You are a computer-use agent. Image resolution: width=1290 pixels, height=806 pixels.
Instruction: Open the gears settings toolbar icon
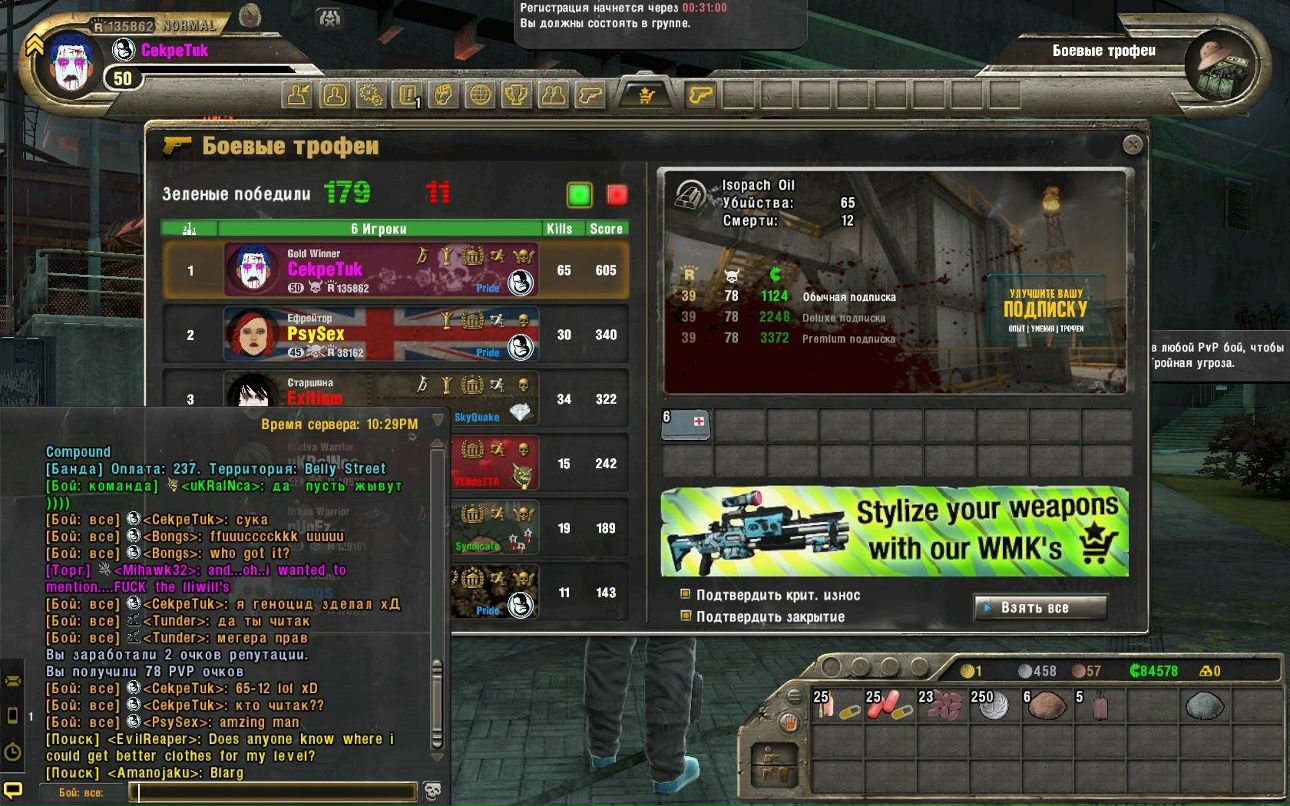[371, 95]
